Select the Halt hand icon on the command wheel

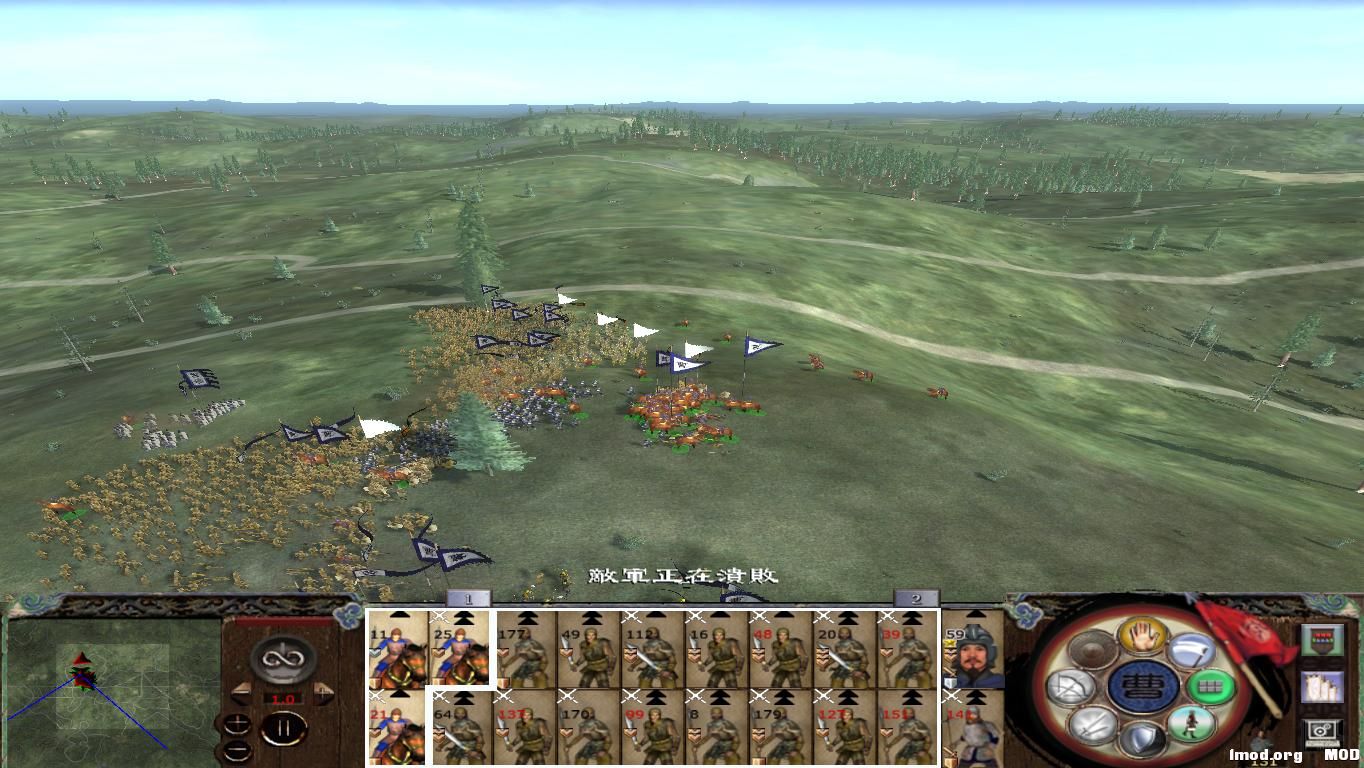click(1143, 638)
